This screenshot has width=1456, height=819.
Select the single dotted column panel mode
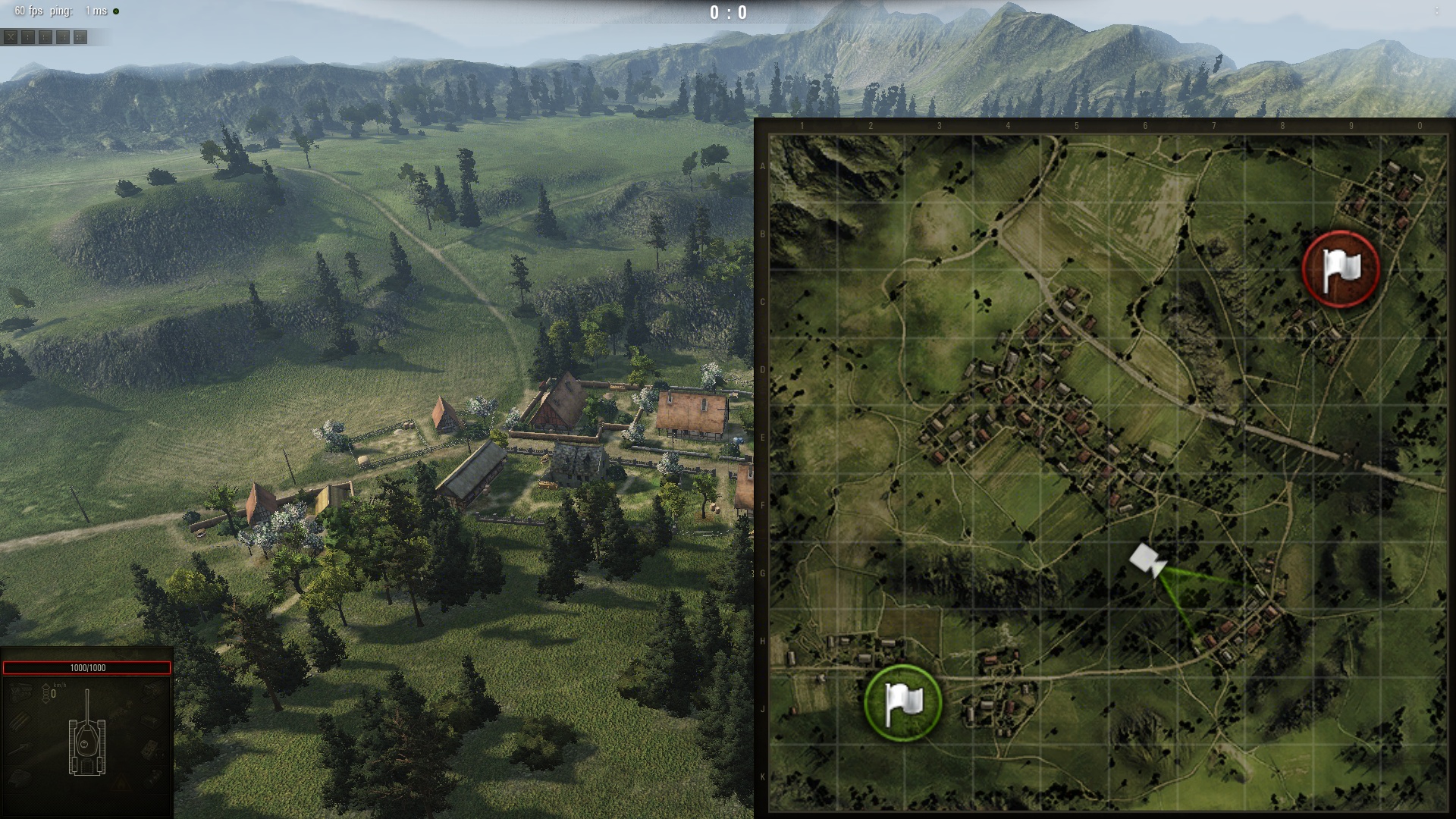point(28,36)
